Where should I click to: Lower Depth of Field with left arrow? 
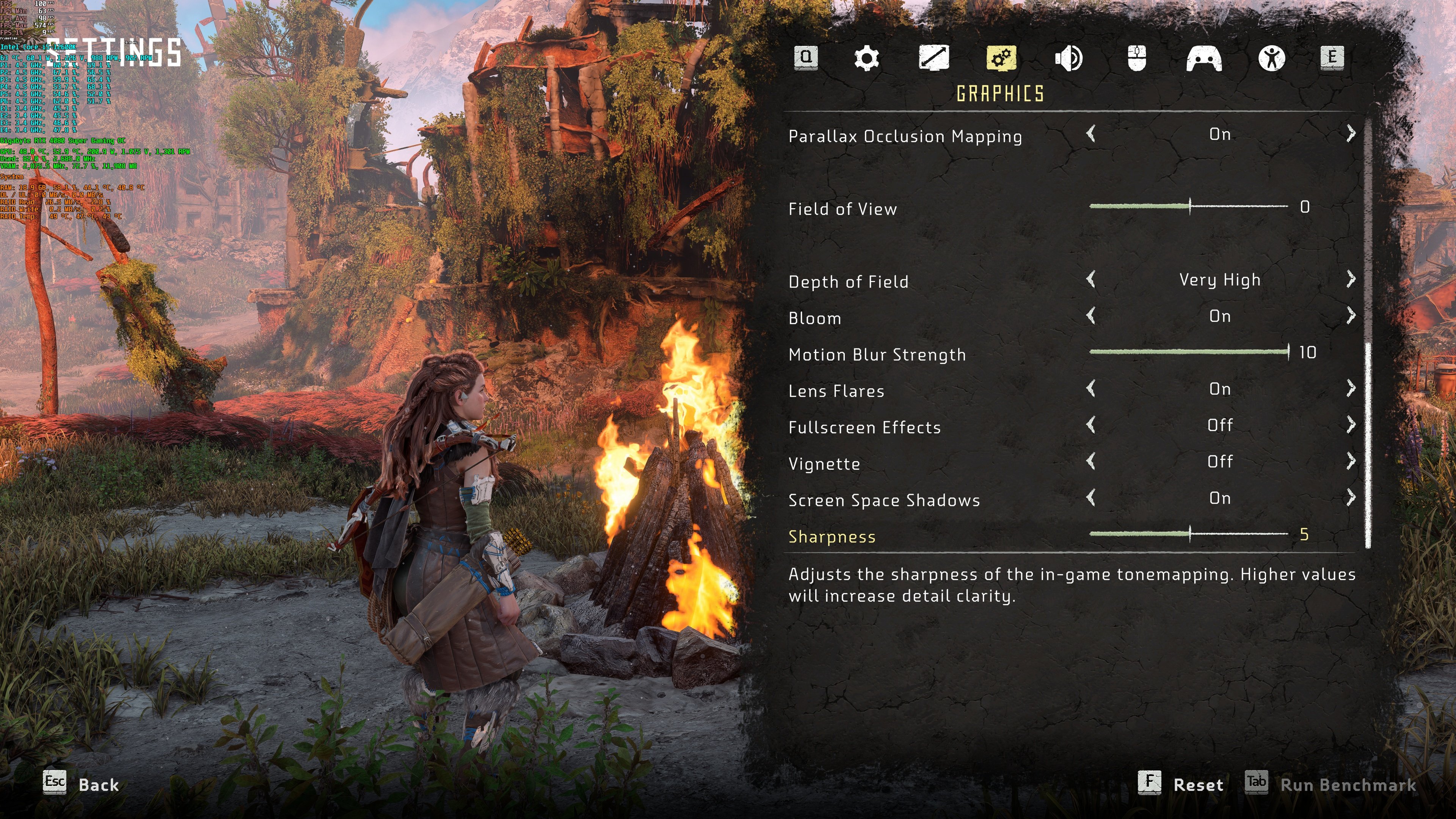1091,279
